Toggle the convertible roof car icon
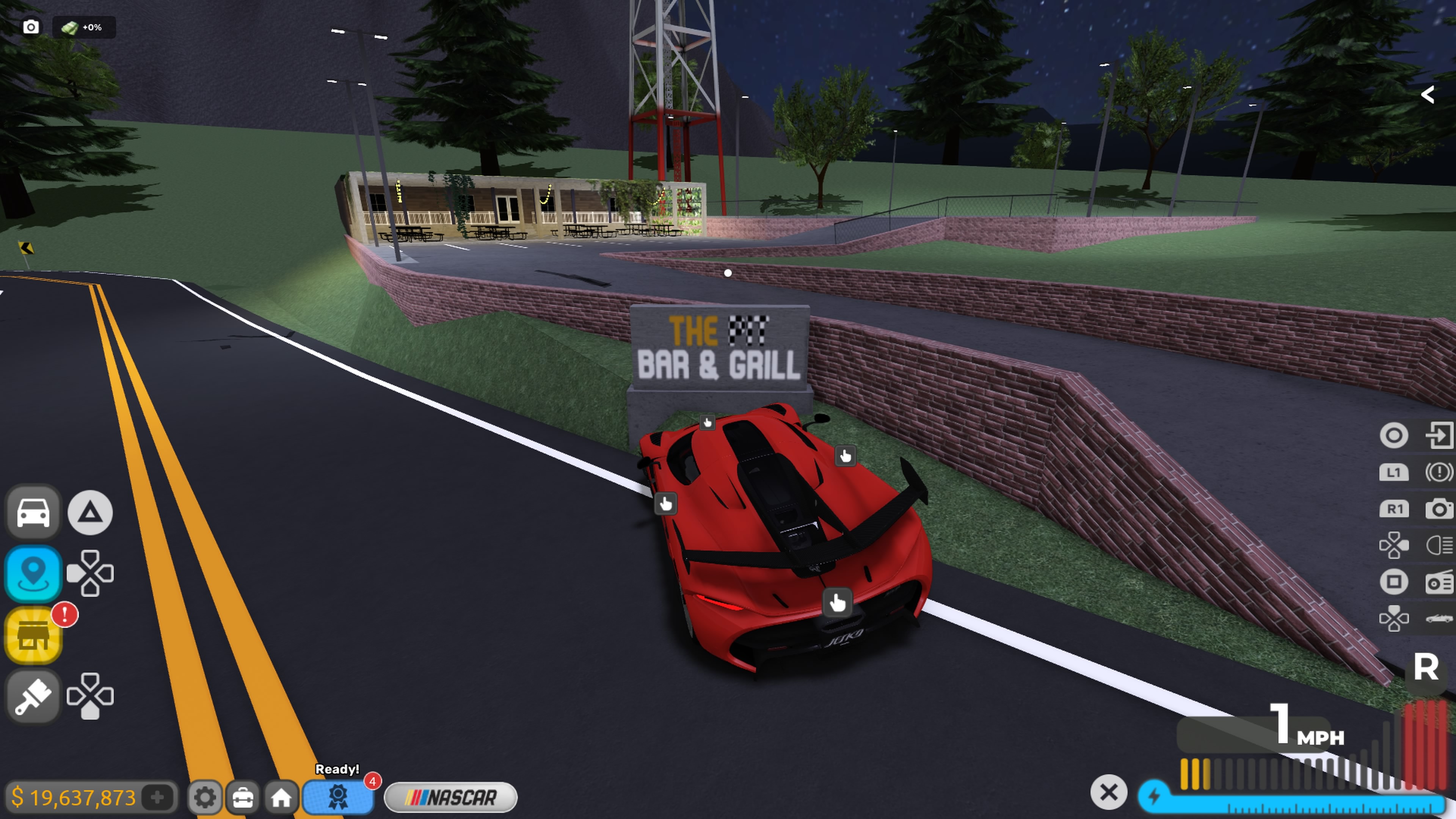This screenshot has width=1456, height=819. coord(1439,618)
